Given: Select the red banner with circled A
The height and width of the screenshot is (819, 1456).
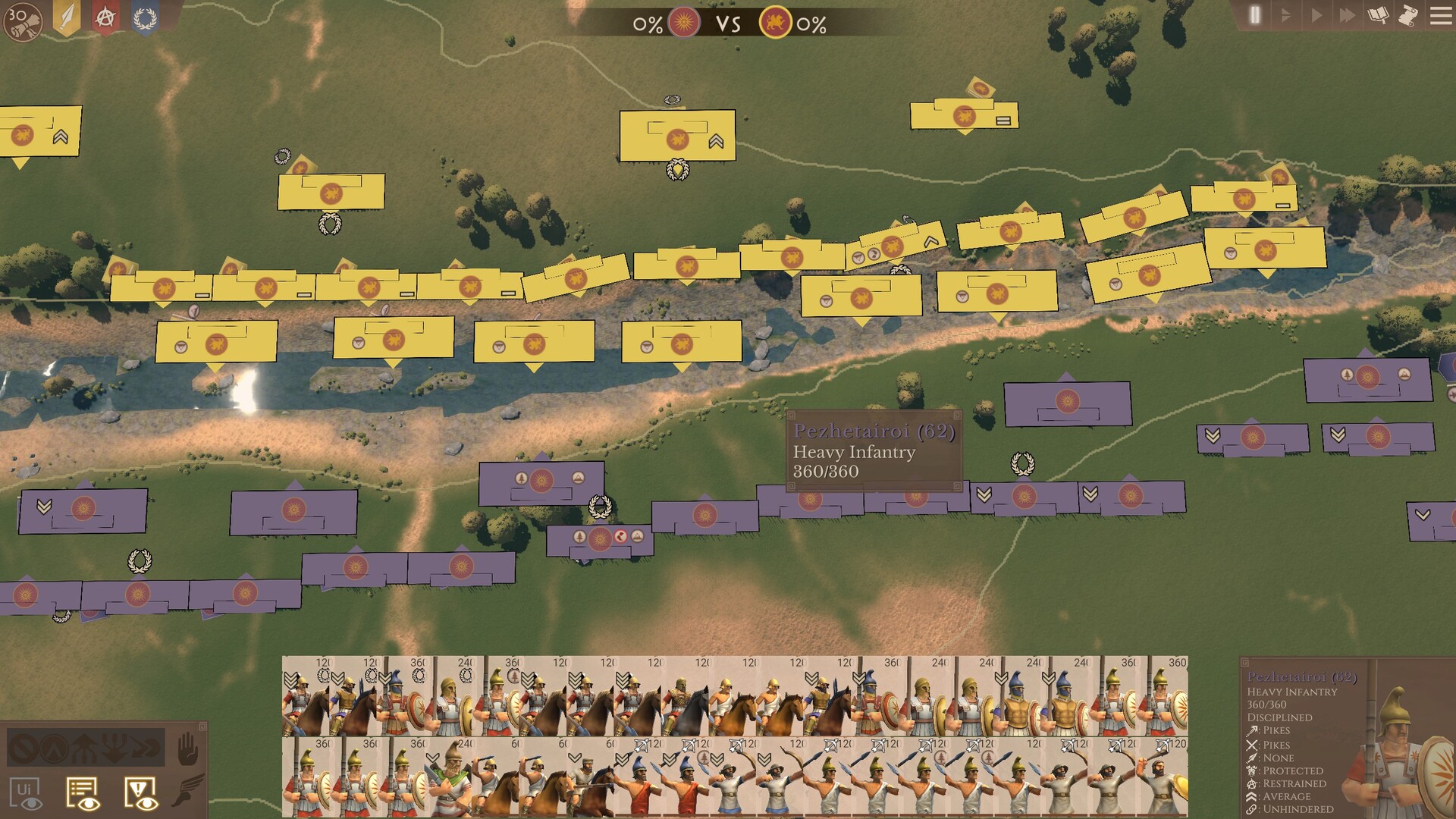Looking at the screenshot, I should point(105,18).
